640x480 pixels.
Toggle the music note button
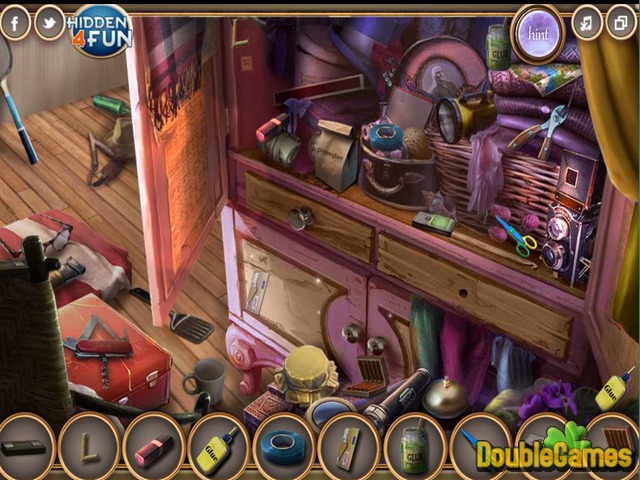[x=587, y=22]
